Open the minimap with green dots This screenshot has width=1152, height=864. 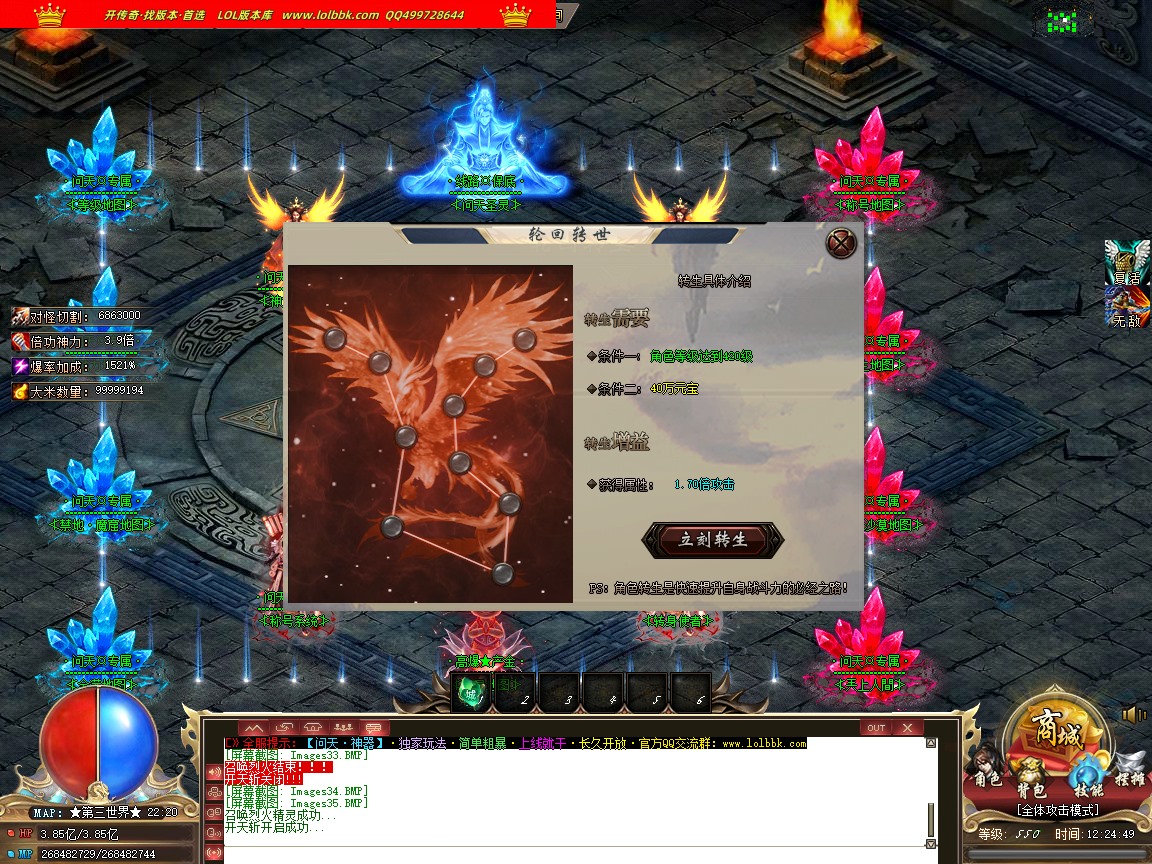coord(1062,21)
